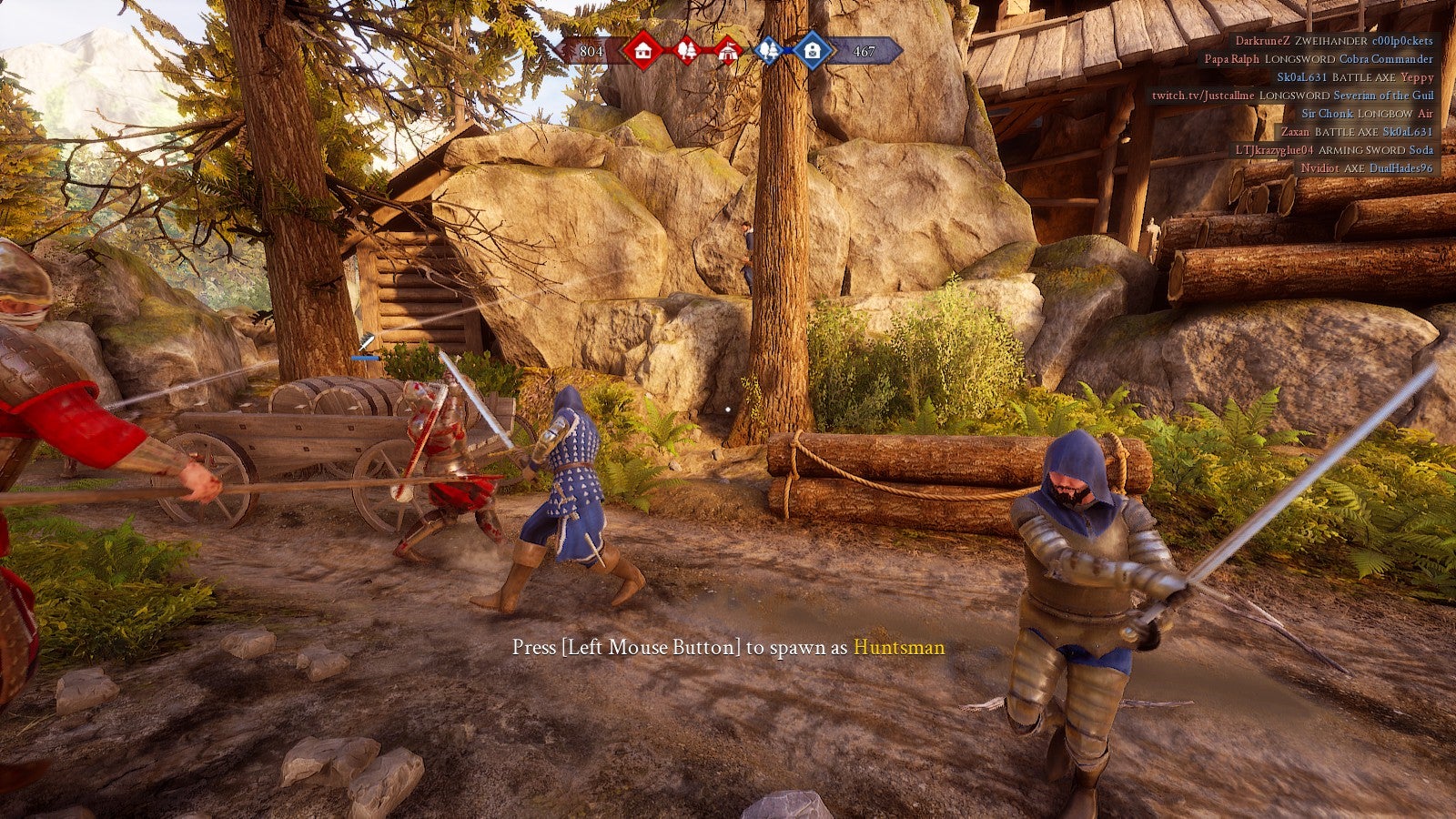Click the red forest objective icon
This screenshot has width=1456, height=819.
click(x=687, y=51)
